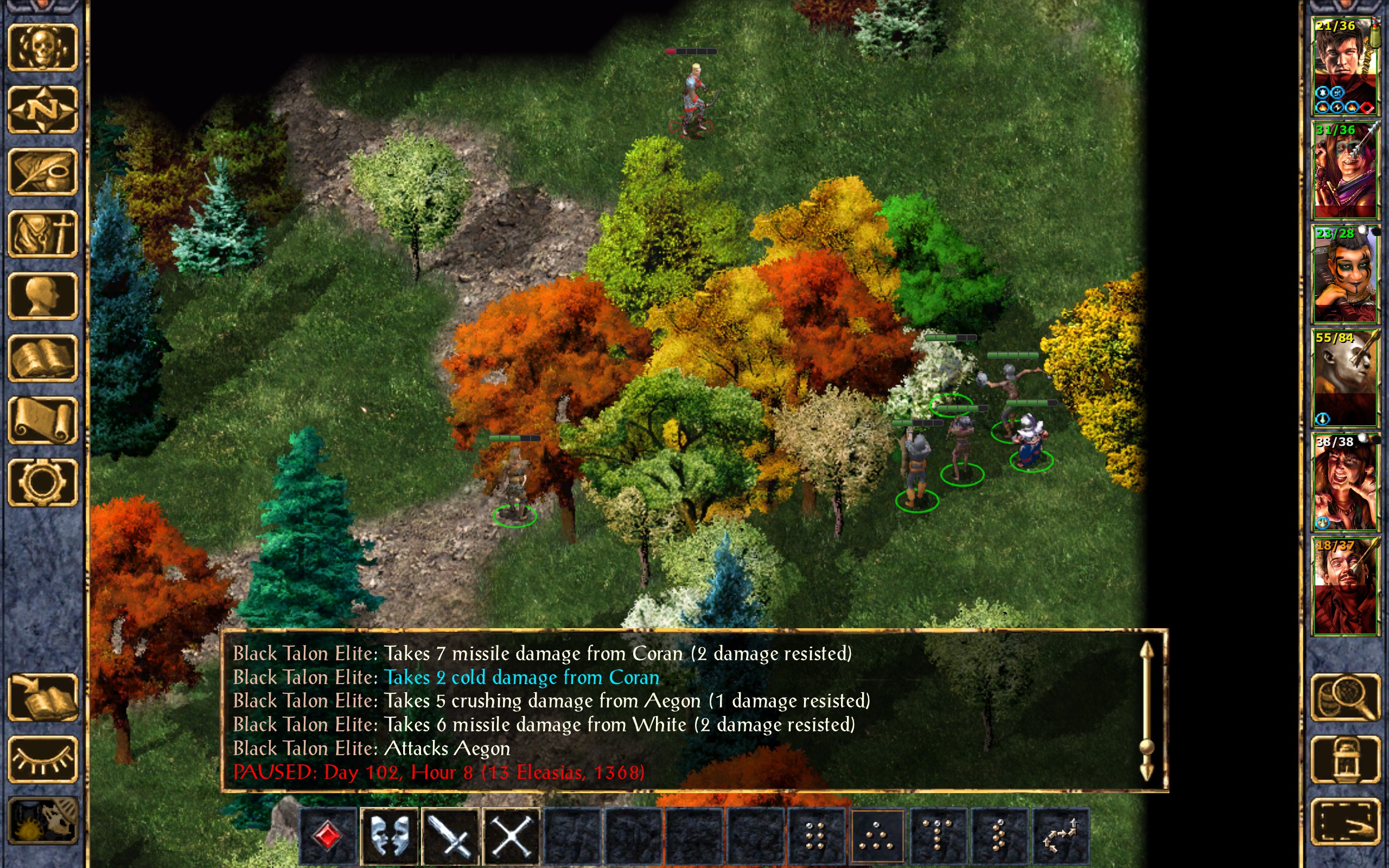Image resolution: width=1389 pixels, height=868 pixels.
Task: Open the options gear menu
Action: click(42, 482)
